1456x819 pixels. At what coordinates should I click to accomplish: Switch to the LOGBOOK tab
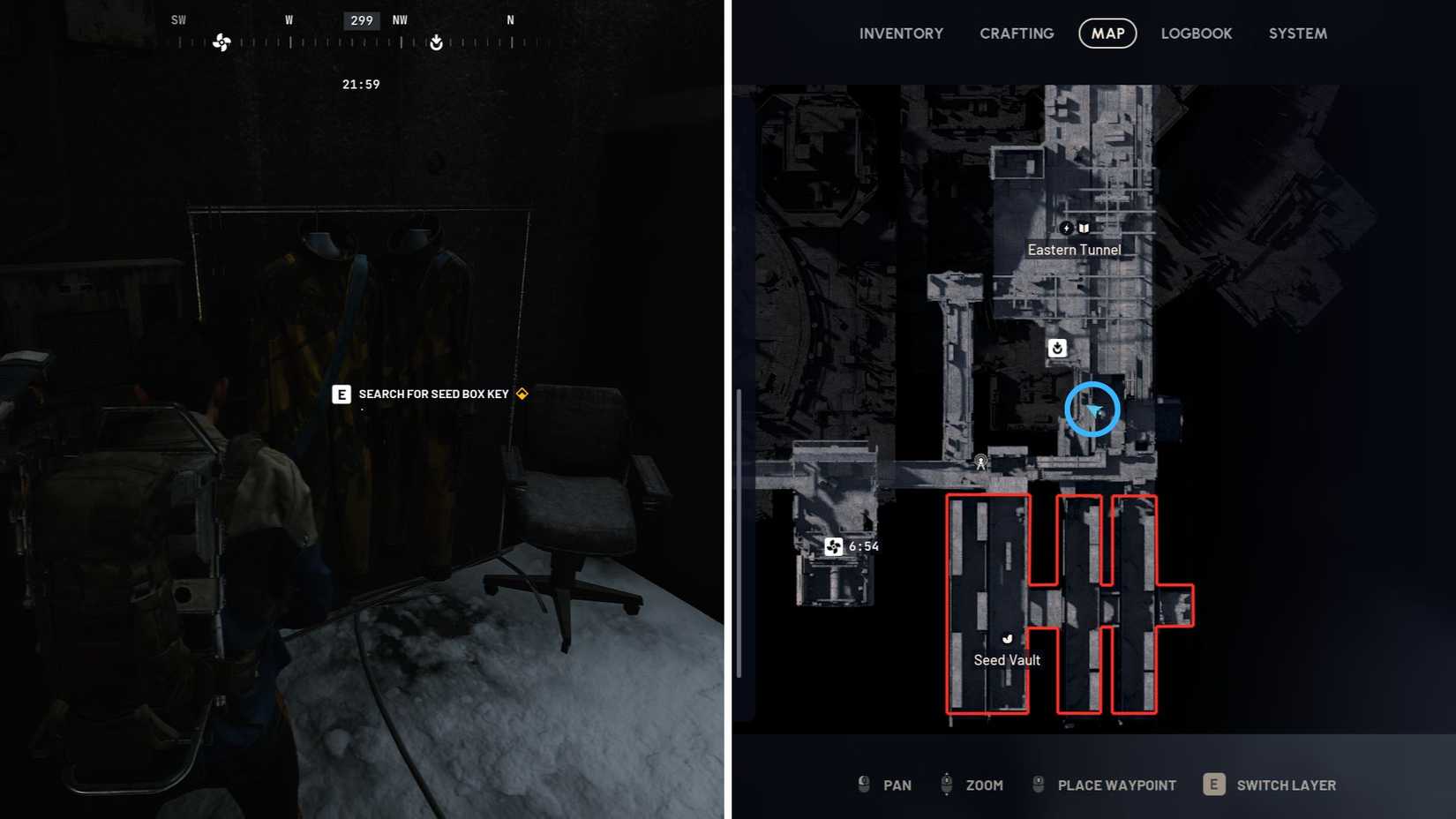tap(1197, 33)
